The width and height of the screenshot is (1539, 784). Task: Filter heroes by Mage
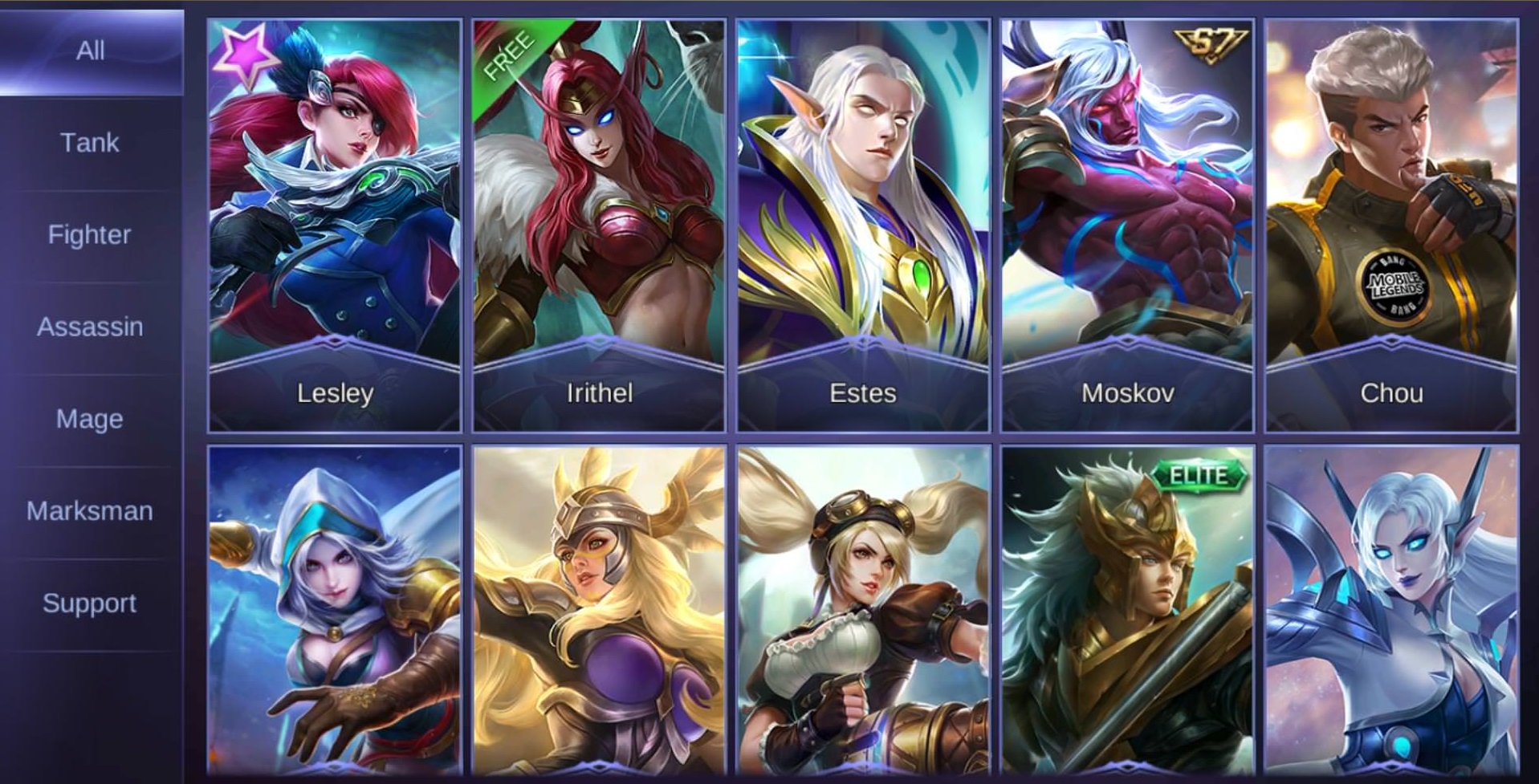[x=90, y=419]
